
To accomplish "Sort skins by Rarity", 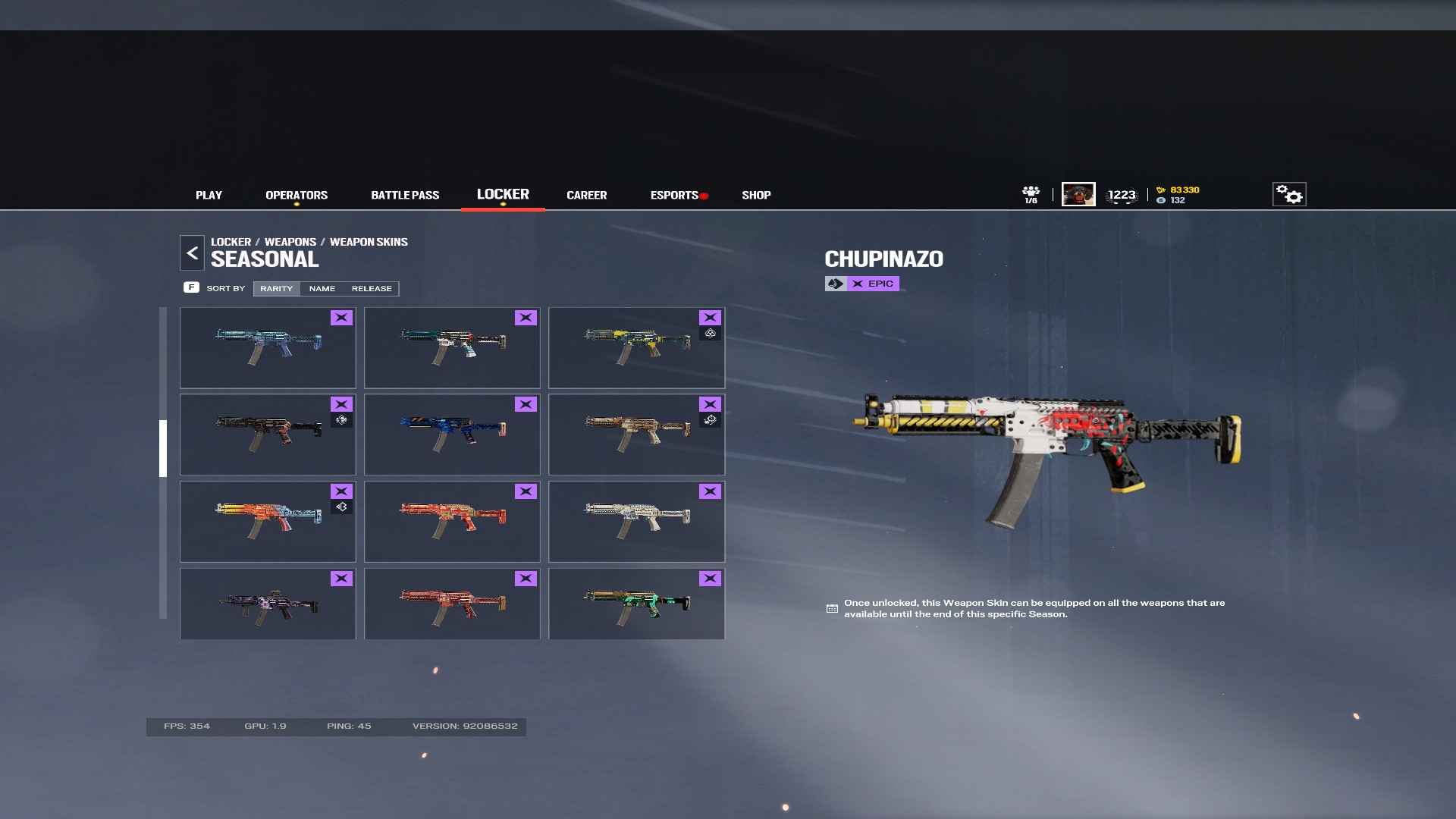I will click(x=276, y=289).
